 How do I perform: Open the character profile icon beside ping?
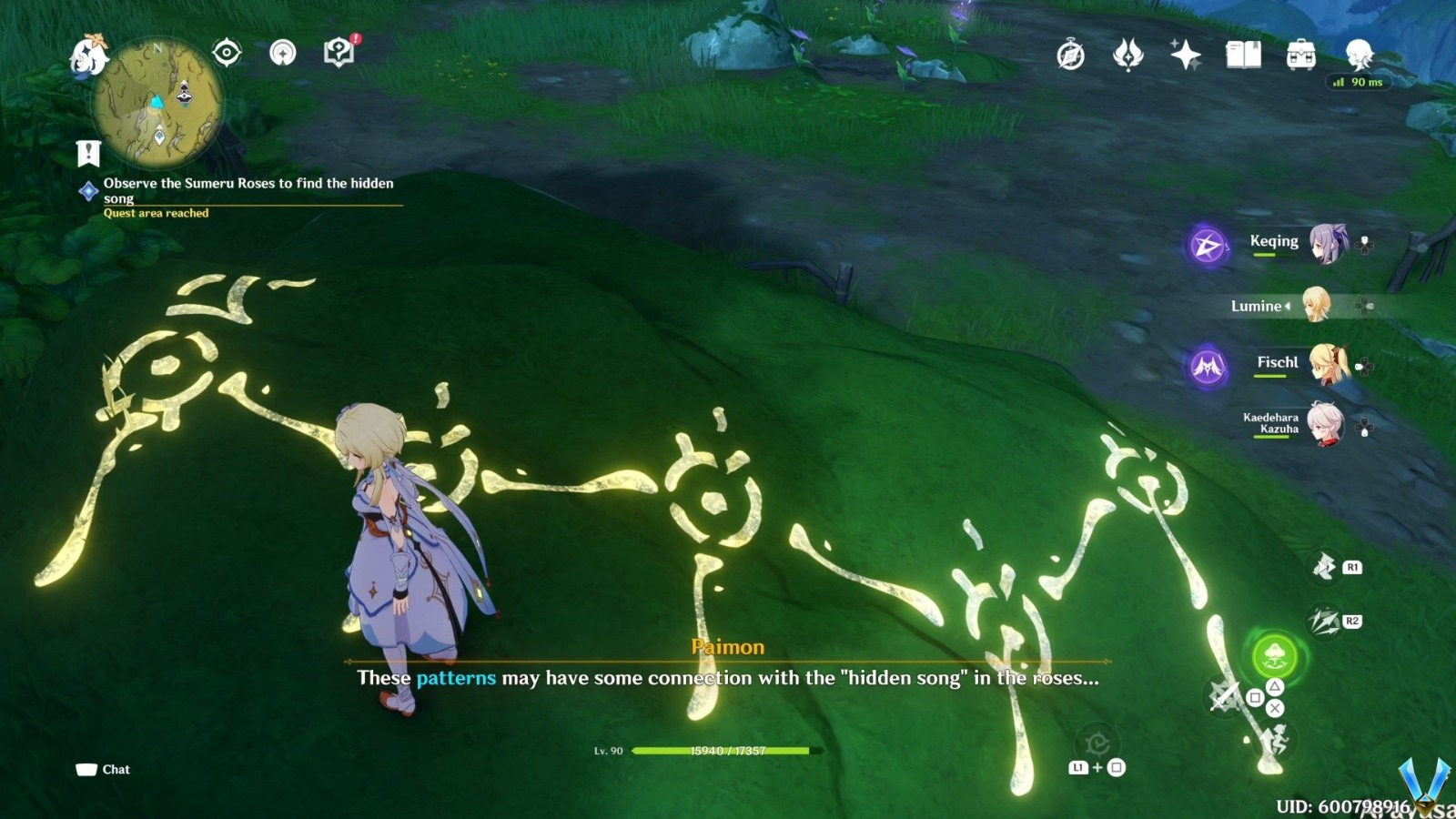pyautogui.click(x=1360, y=54)
